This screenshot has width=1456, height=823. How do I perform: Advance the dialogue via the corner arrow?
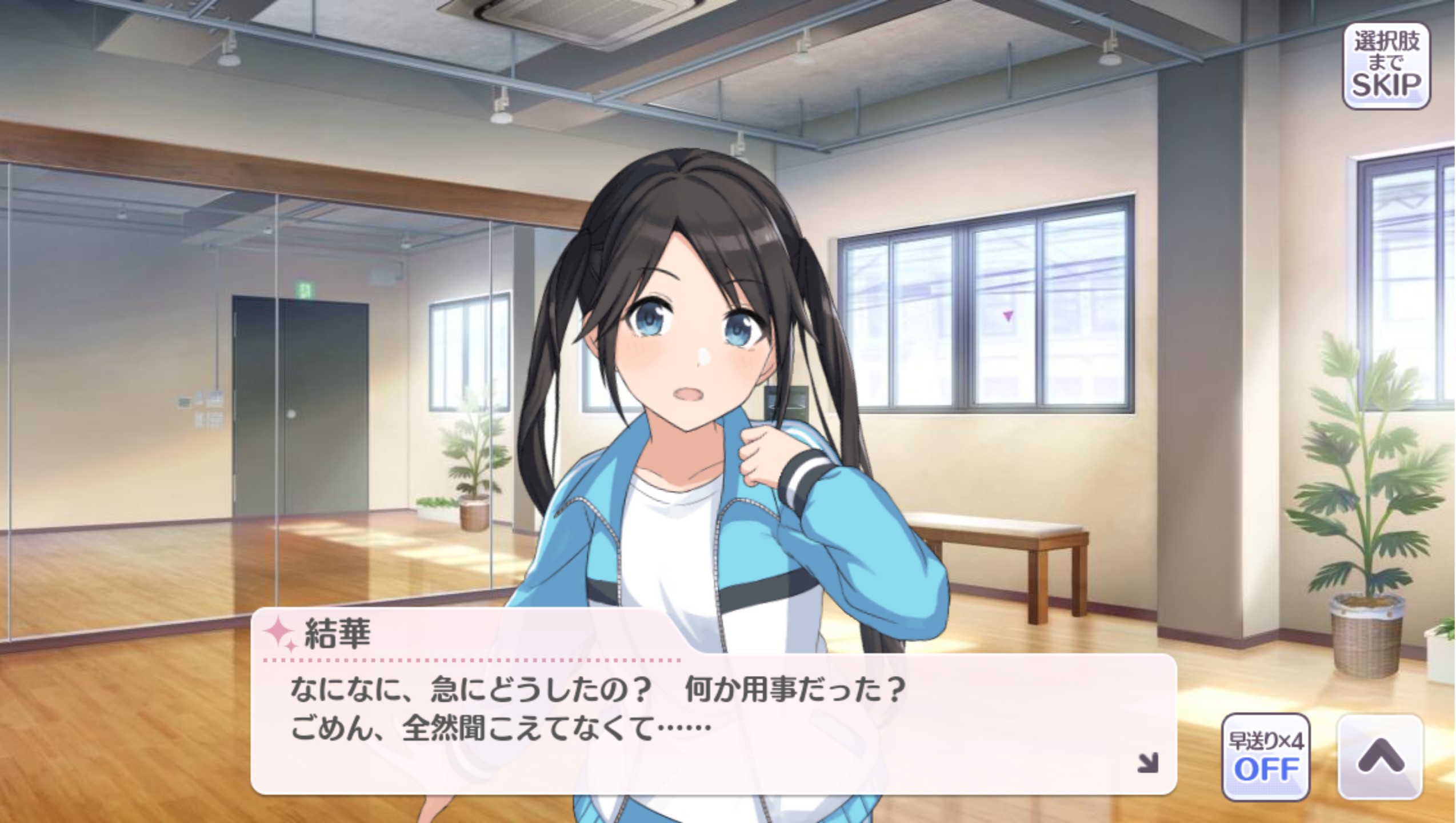point(1147,763)
